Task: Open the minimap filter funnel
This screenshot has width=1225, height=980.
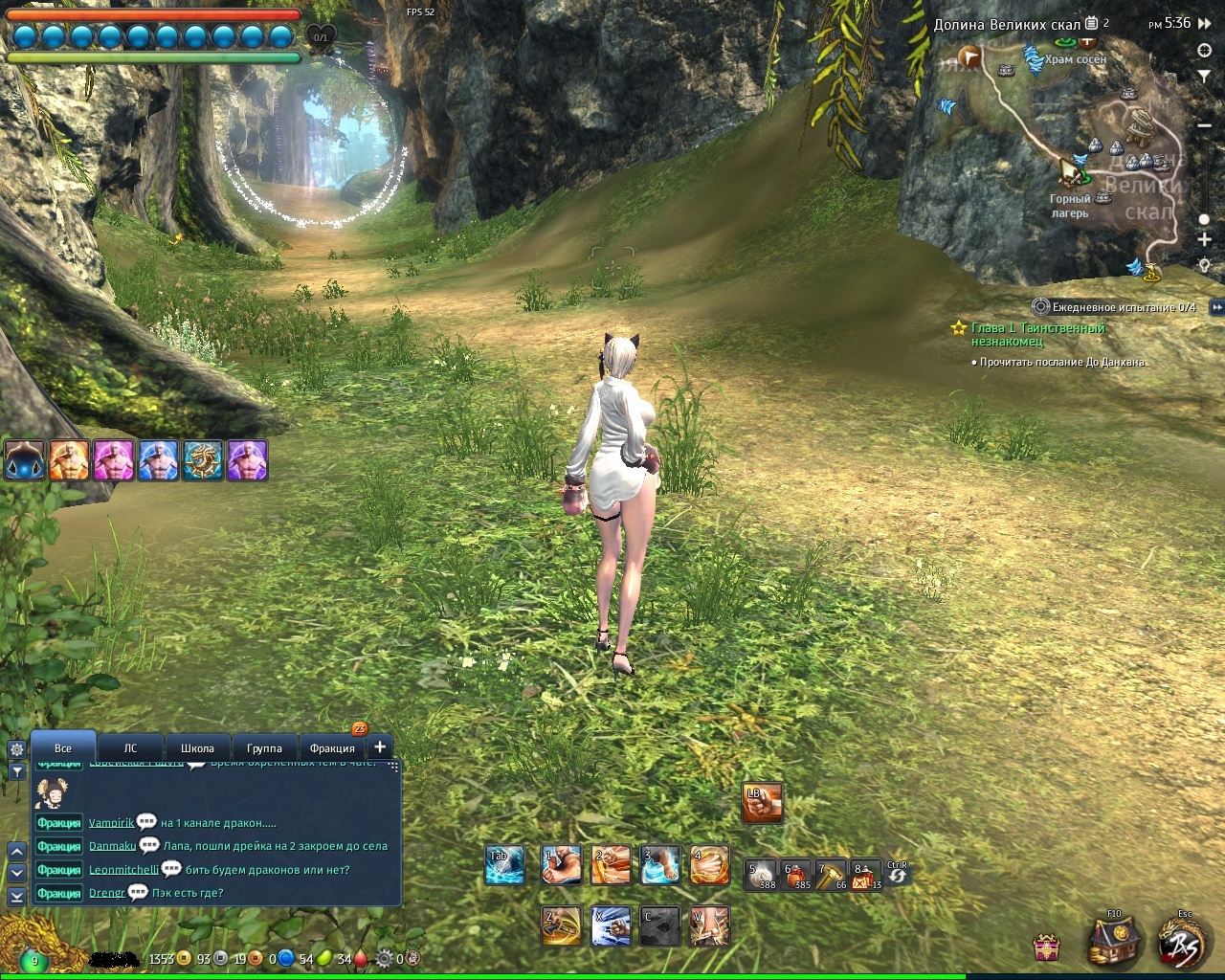Action: pyautogui.click(x=1205, y=76)
